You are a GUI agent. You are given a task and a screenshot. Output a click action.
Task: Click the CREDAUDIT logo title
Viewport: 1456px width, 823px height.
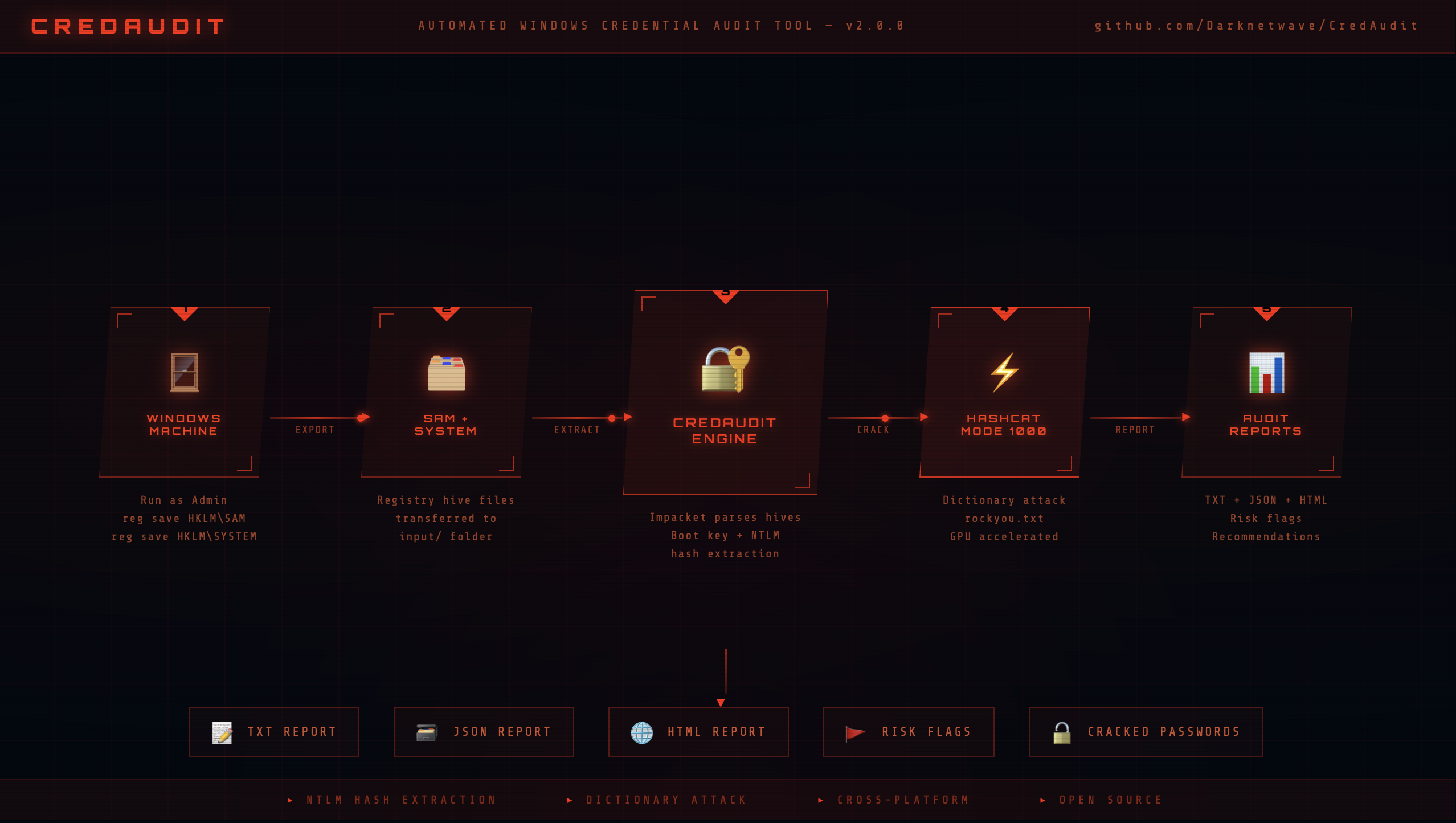(128, 26)
